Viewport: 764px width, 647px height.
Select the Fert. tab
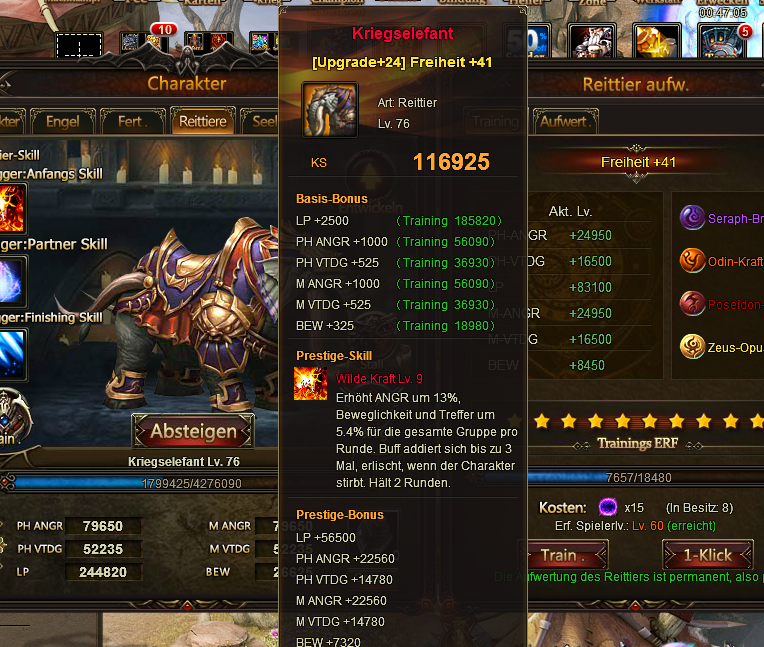coord(131,122)
